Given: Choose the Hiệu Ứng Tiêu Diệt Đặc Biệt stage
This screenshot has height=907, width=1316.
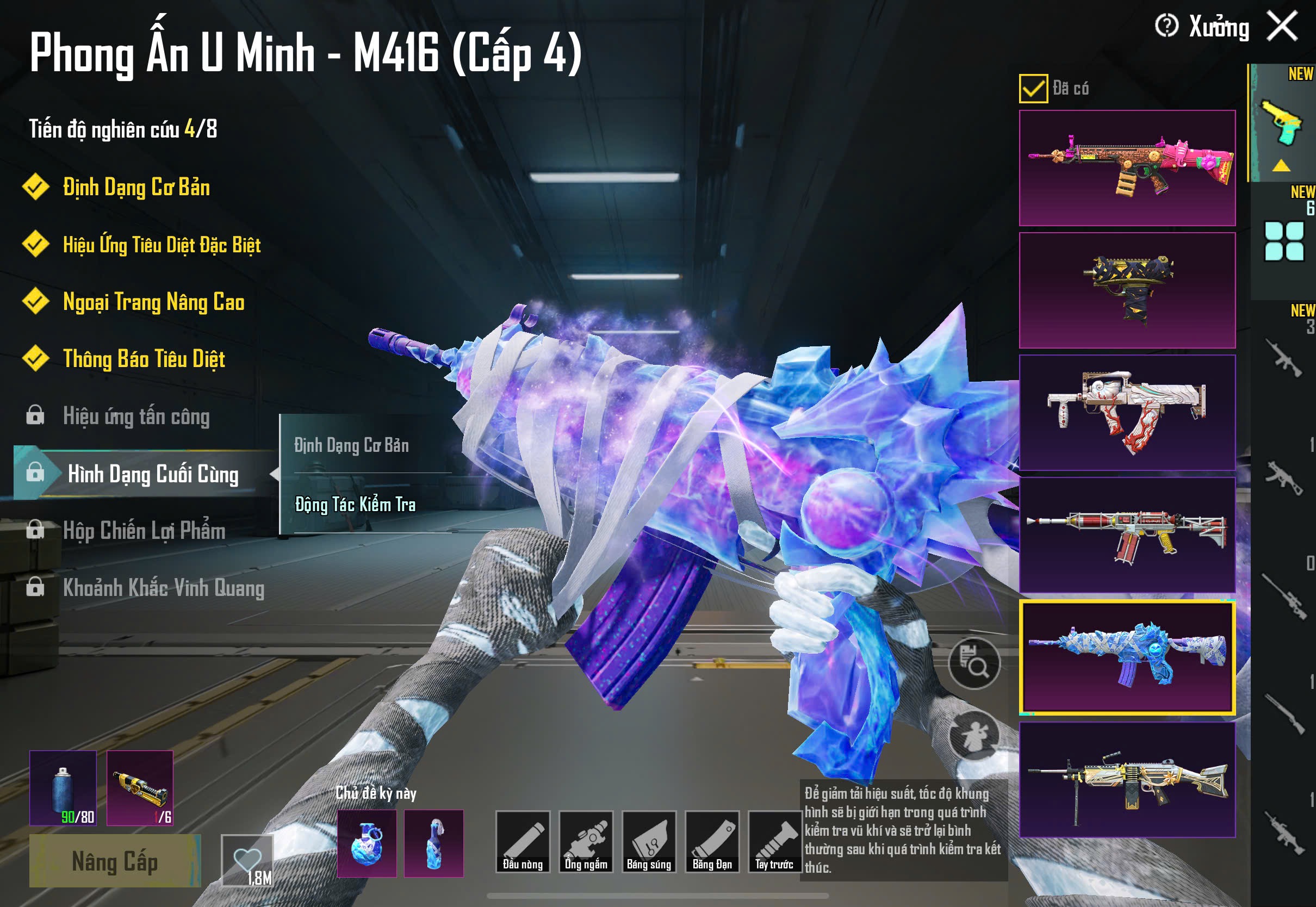Looking at the screenshot, I should (162, 245).
